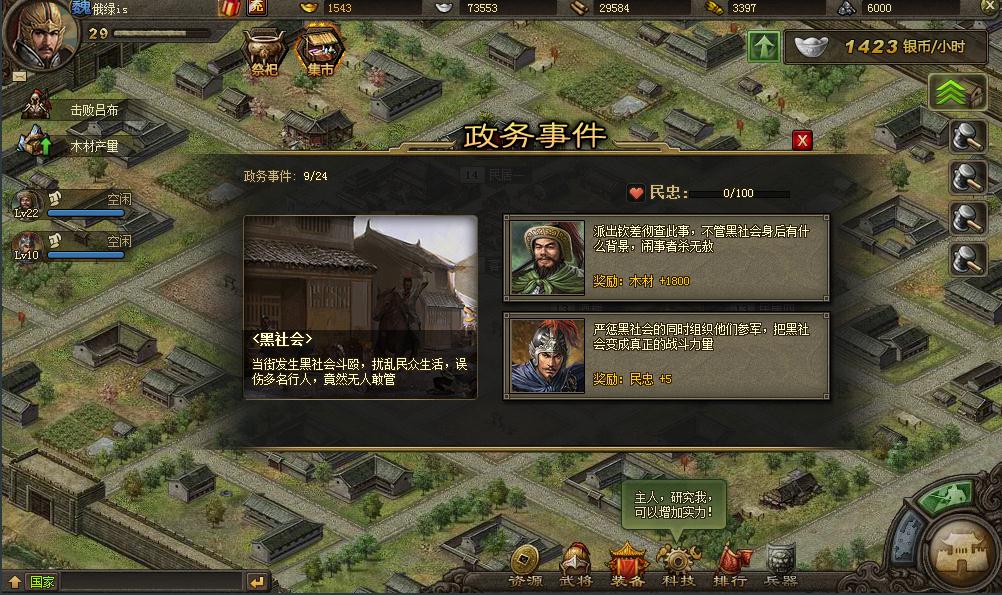1002x595 pixels.
Task: Click the green arrow beside silver income
Action: click(763, 46)
